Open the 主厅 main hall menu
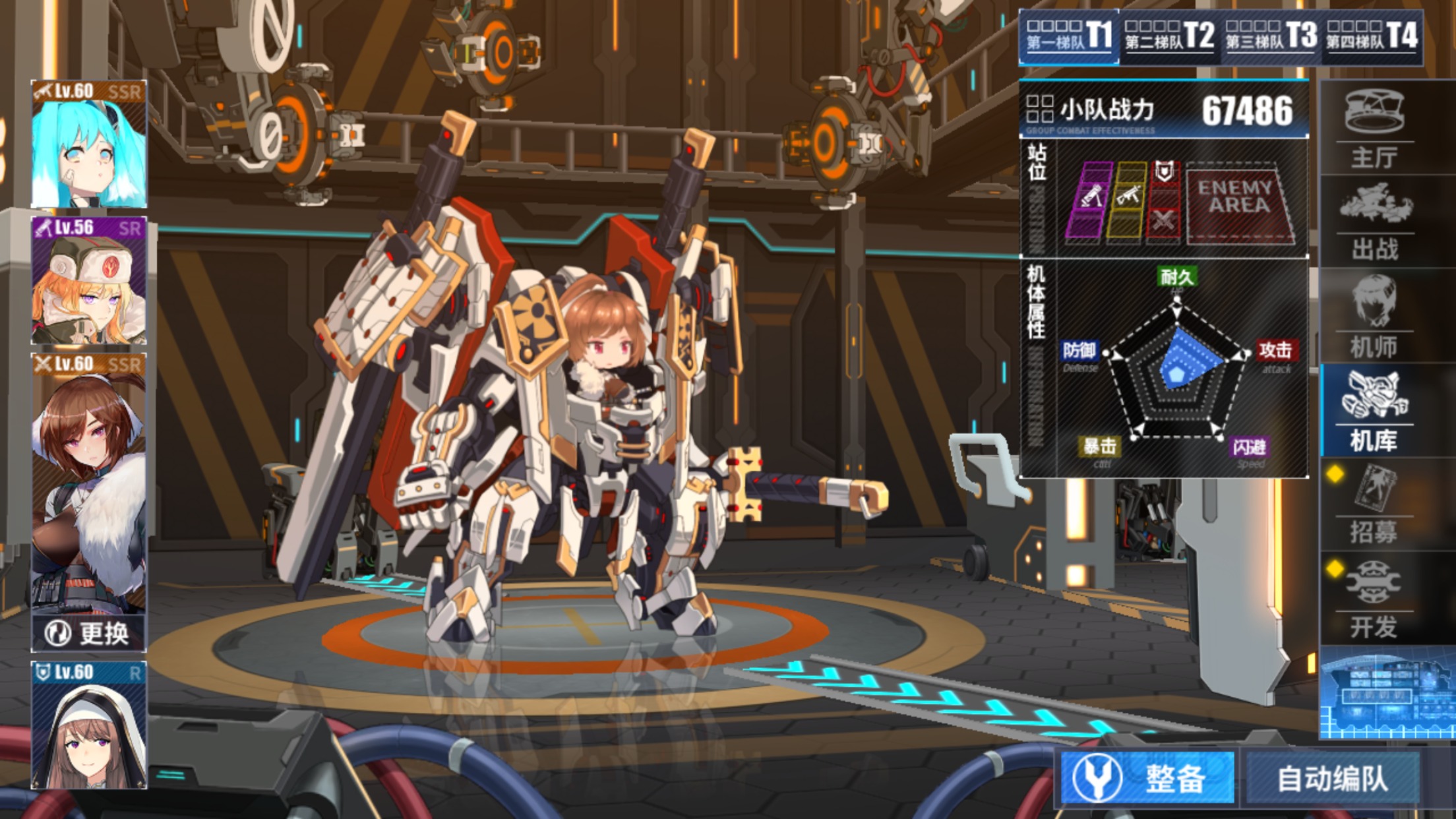Screen dimensions: 1456x819 (x=1375, y=129)
